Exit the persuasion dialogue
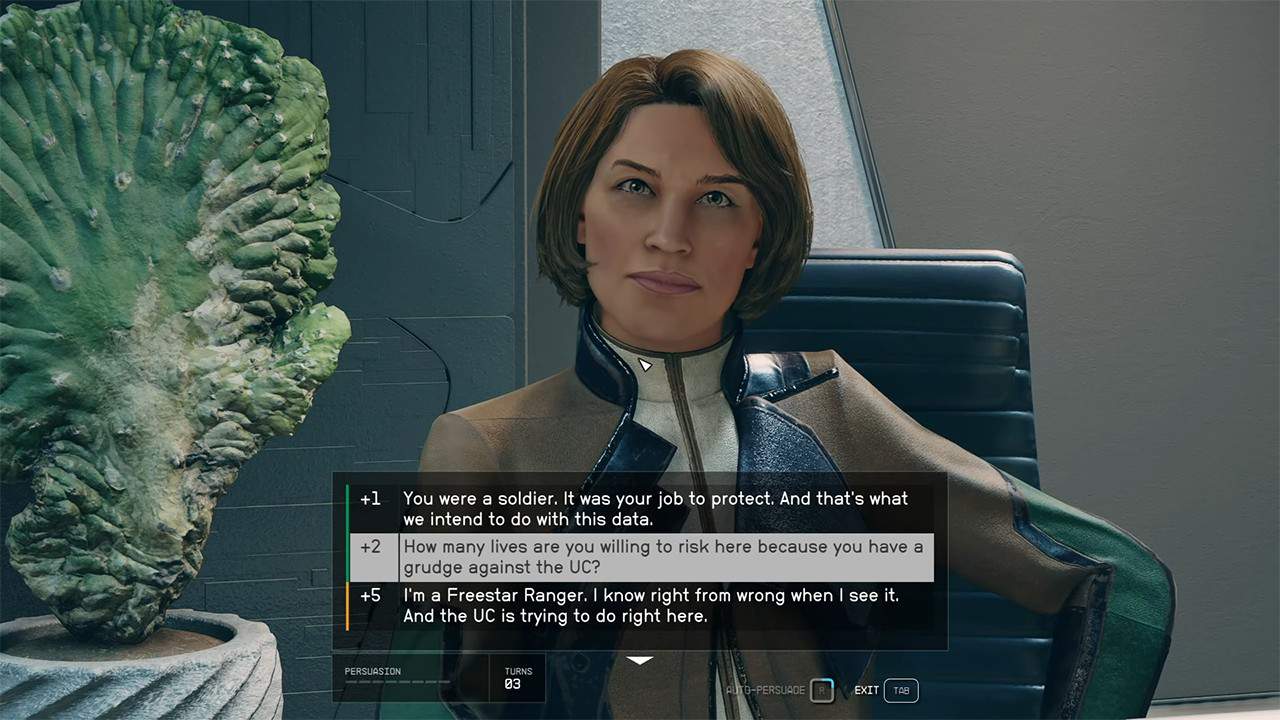The image size is (1280, 720). pos(900,690)
